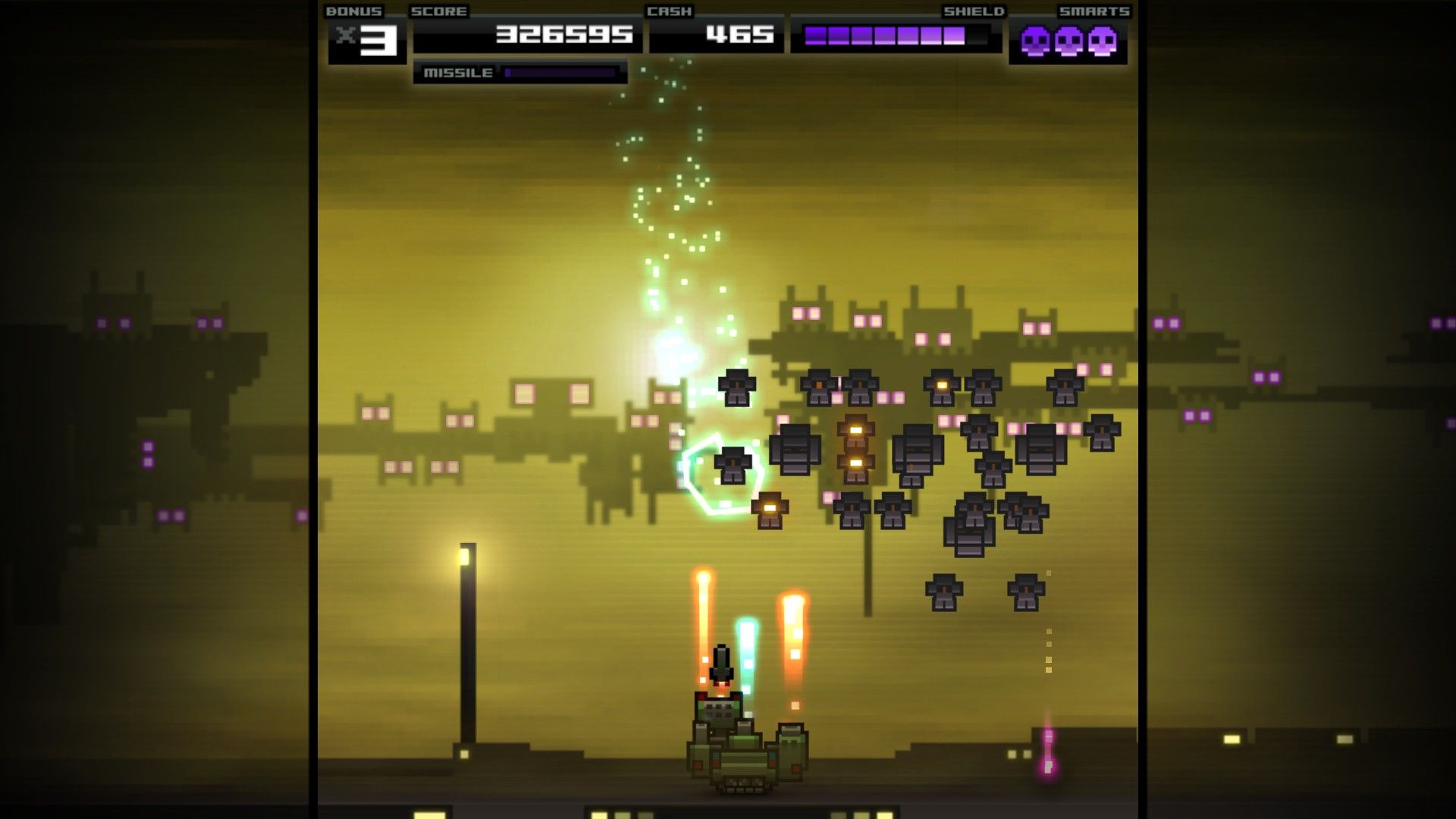Click the BONUS label to expand details

(x=353, y=11)
